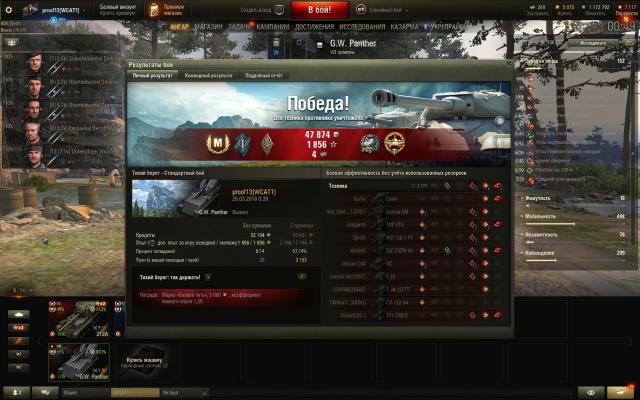Viewport: 640px width, 400px height.
Task: Switch to the Командный результат tab
Action: [x=209, y=75]
